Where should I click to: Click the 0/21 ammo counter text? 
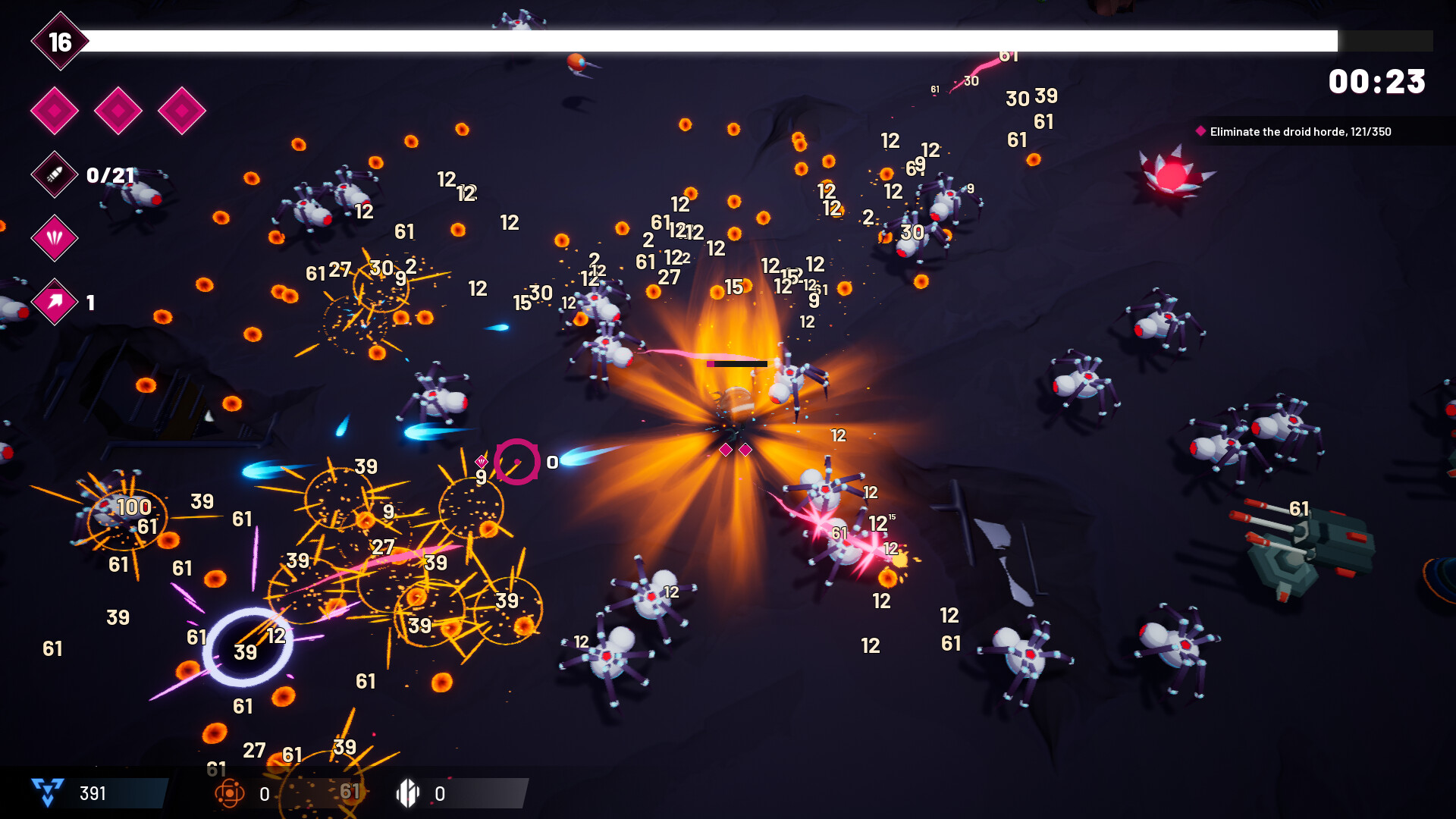(x=109, y=176)
